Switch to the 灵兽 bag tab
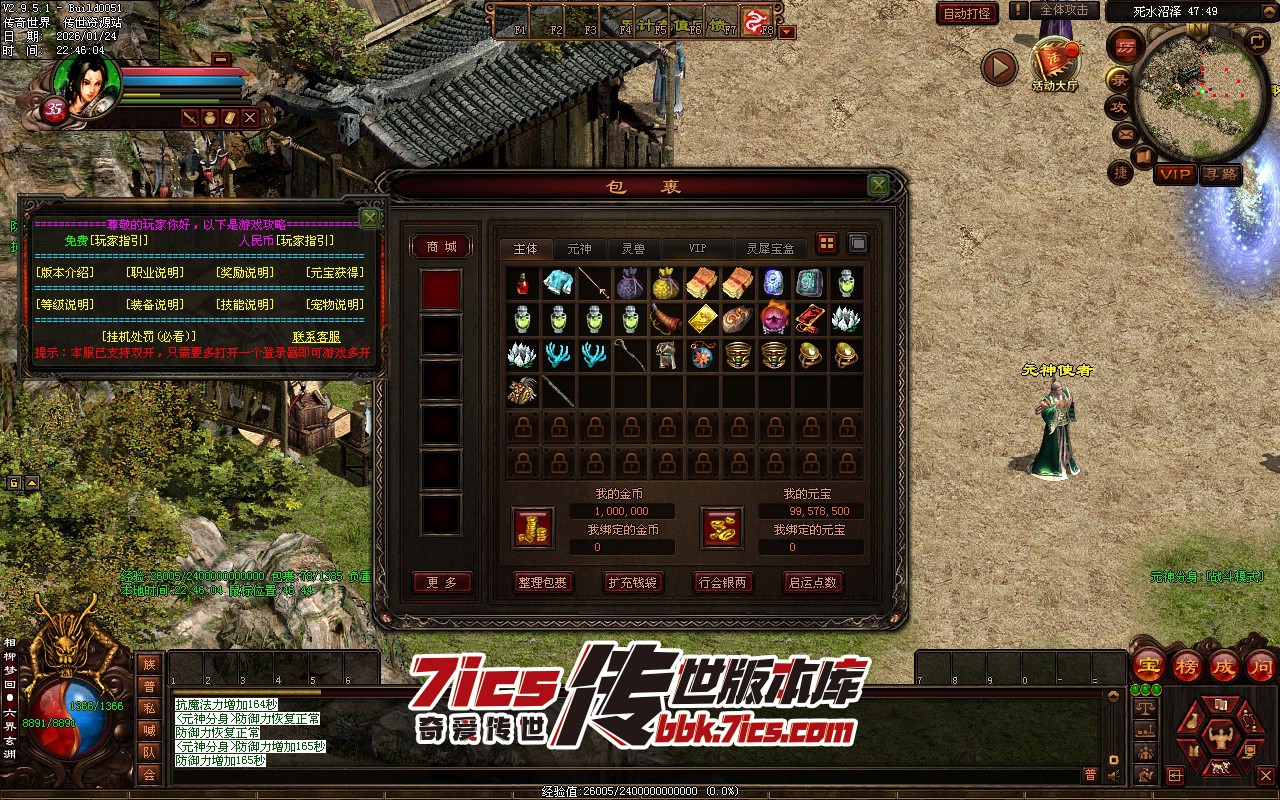The width and height of the screenshot is (1280, 800). click(x=632, y=248)
